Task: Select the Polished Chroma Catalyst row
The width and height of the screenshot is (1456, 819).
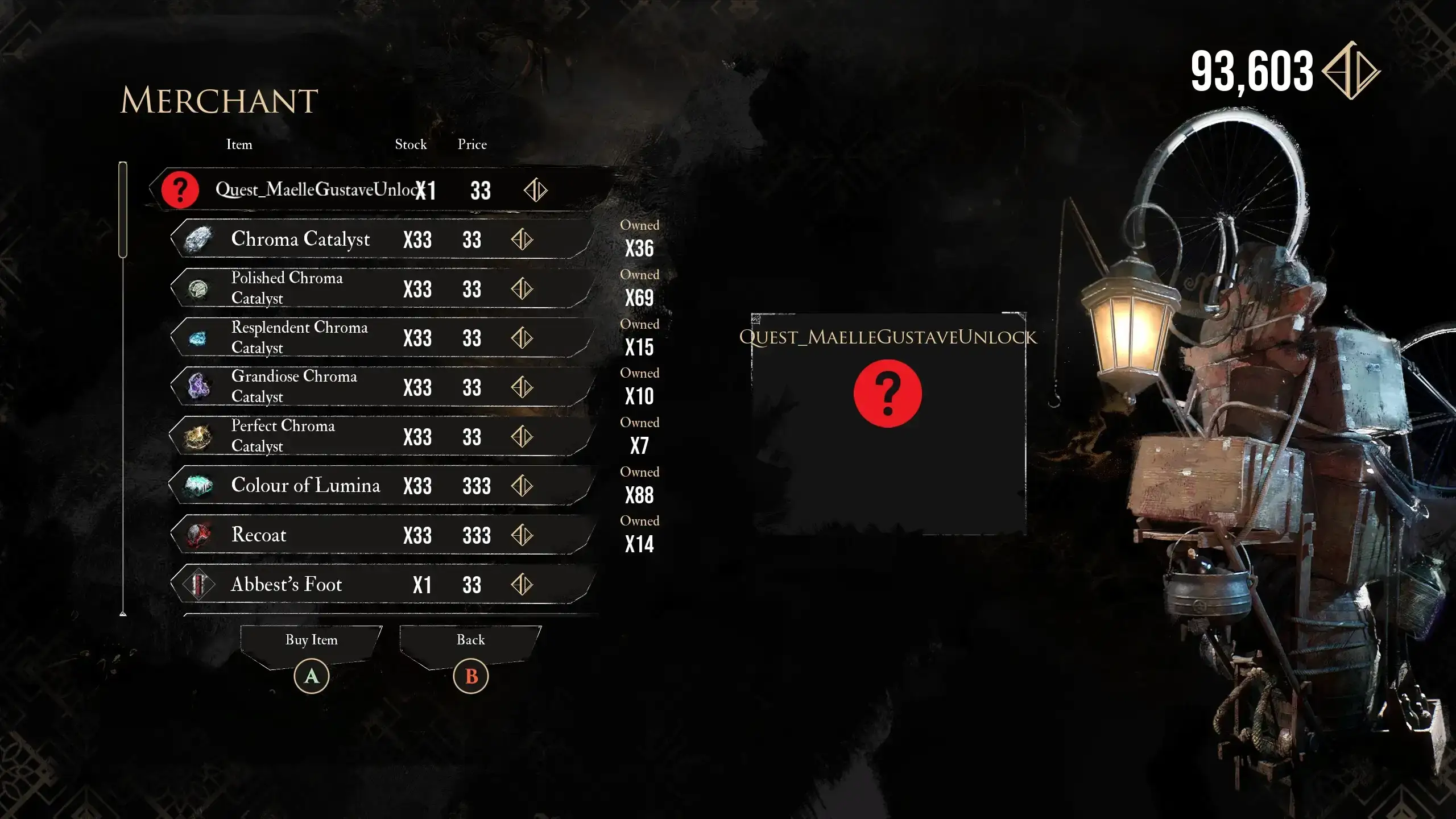Action: click(x=381, y=288)
